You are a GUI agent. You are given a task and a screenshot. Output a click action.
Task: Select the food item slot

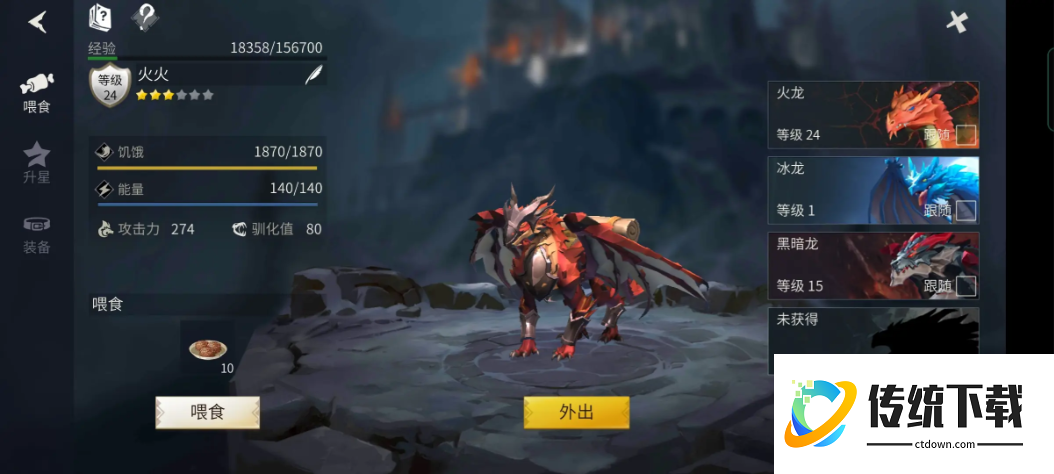[208, 349]
